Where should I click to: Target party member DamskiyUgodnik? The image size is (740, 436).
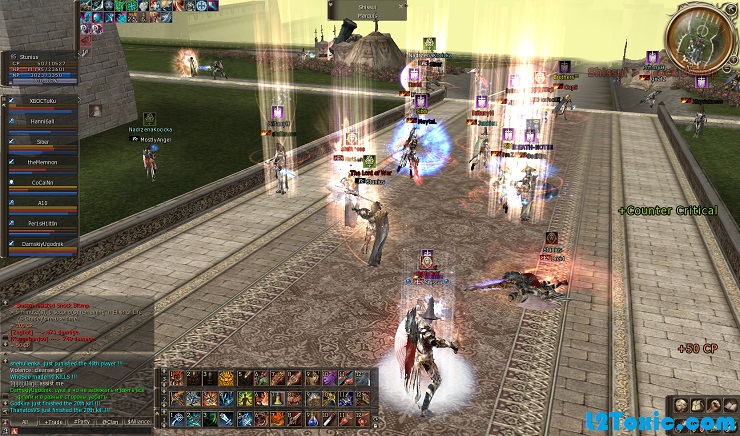pyautogui.click(x=40, y=243)
